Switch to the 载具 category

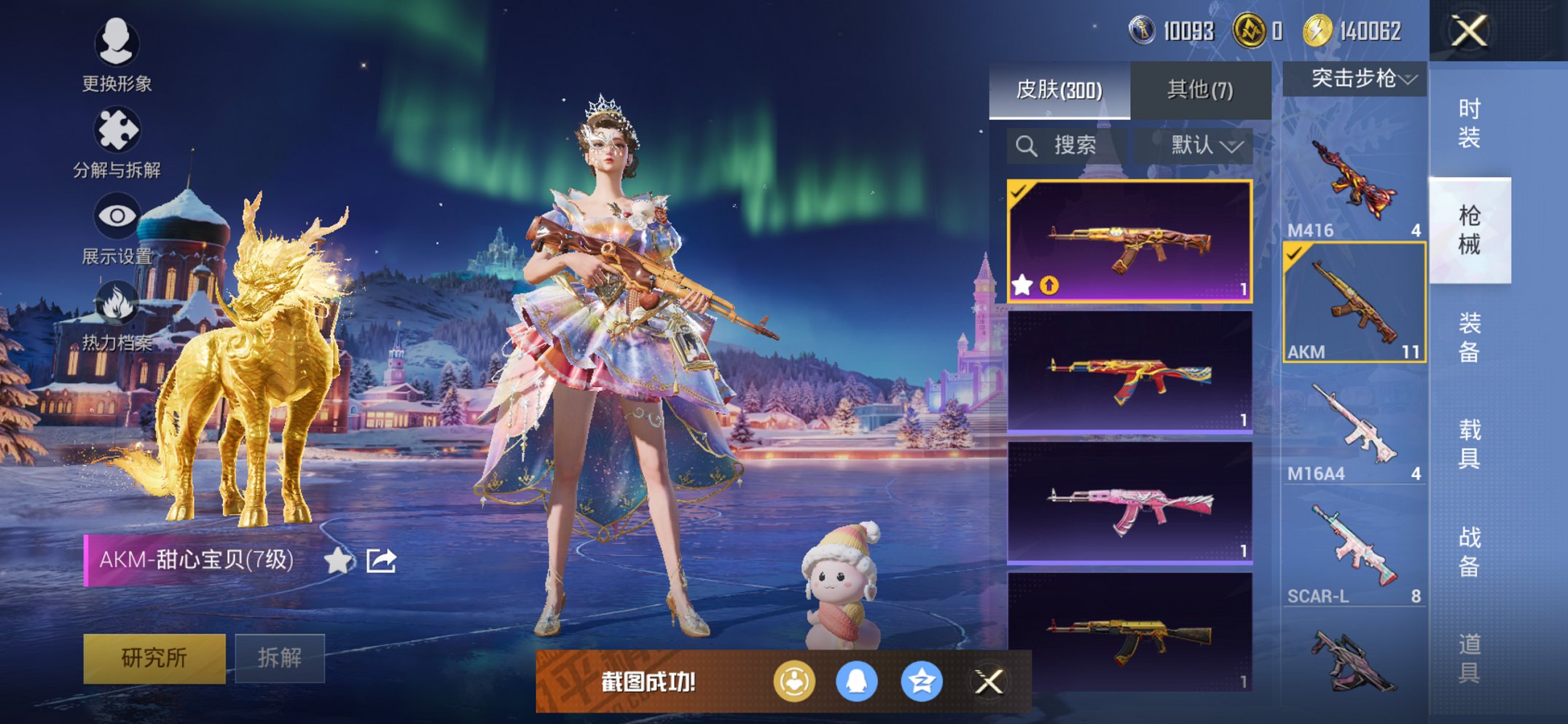[1469, 443]
